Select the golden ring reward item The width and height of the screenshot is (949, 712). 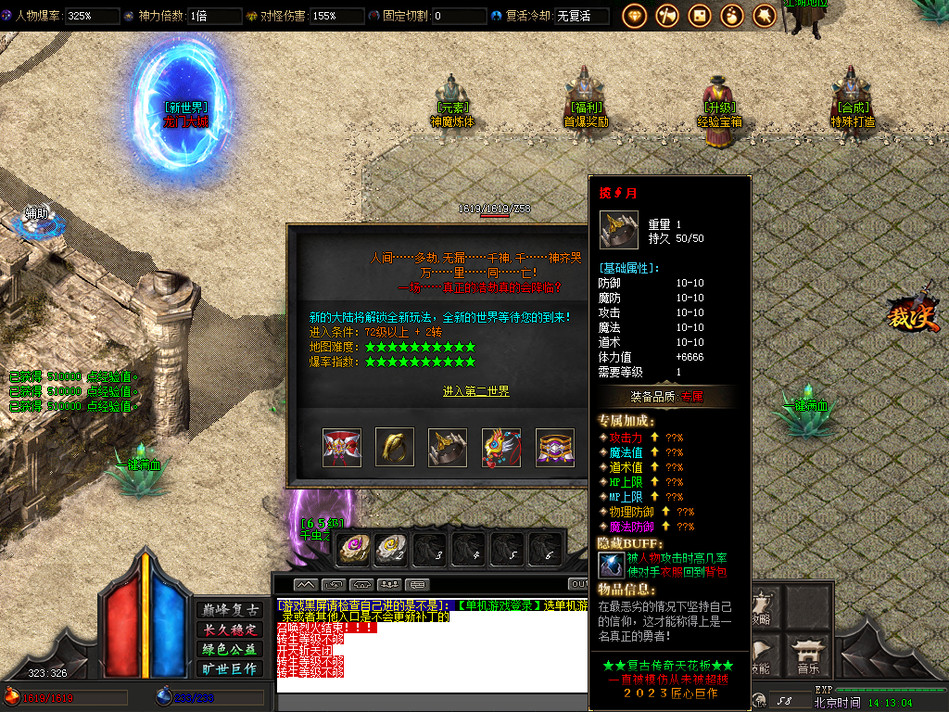[395, 447]
